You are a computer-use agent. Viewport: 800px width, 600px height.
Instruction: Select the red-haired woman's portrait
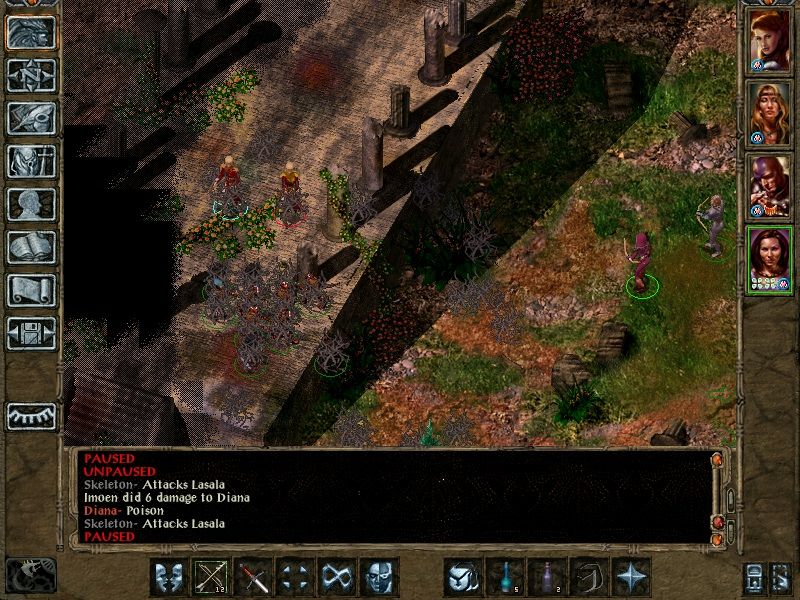[770, 40]
